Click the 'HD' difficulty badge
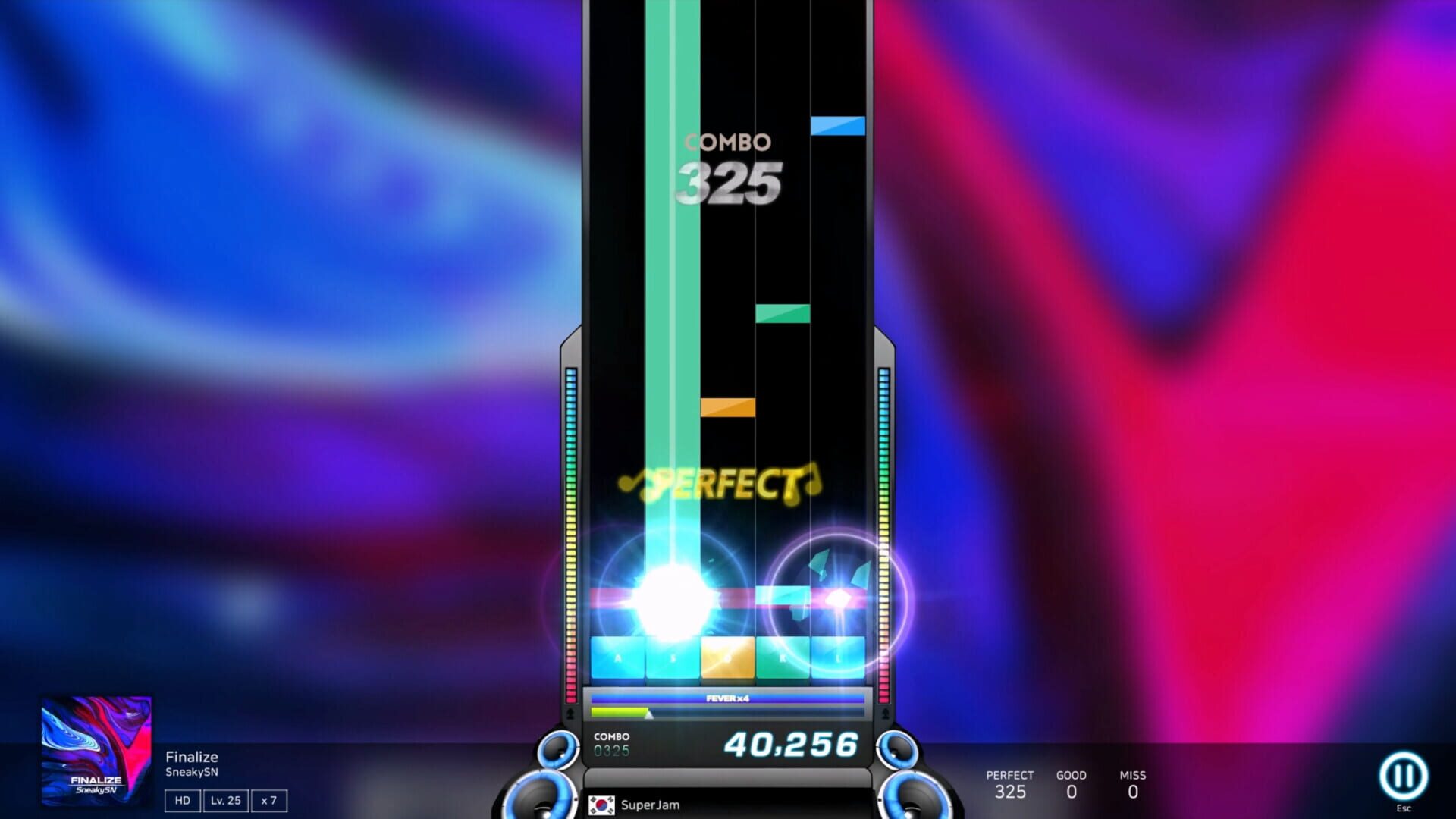This screenshot has width=1456, height=819. pos(181,800)
